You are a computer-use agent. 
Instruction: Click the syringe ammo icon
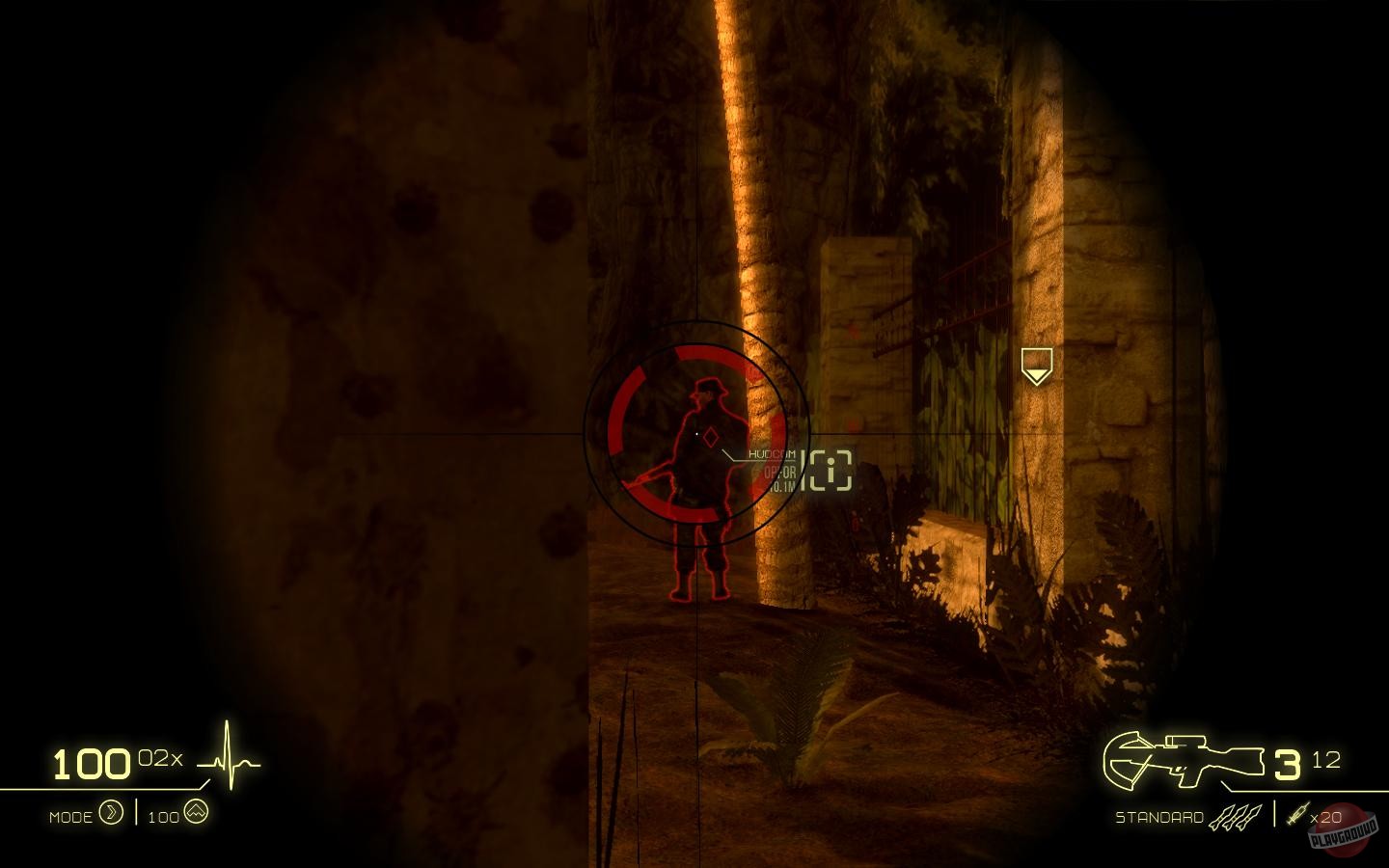[1298, 816]
